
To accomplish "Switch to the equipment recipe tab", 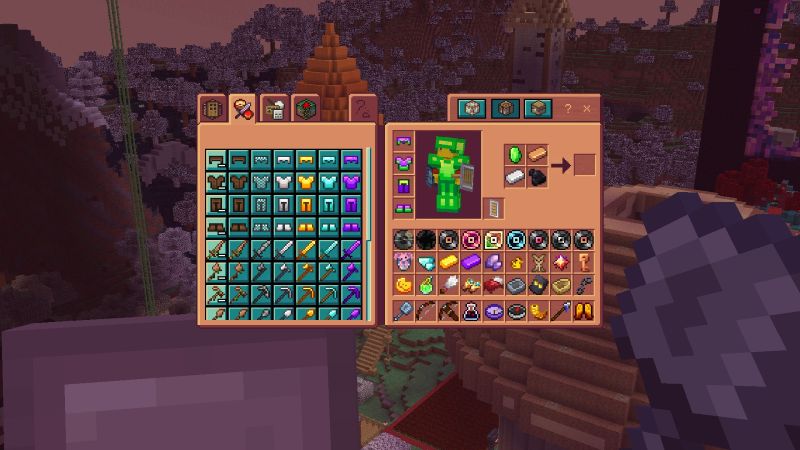I will click(x=240, y=107).
